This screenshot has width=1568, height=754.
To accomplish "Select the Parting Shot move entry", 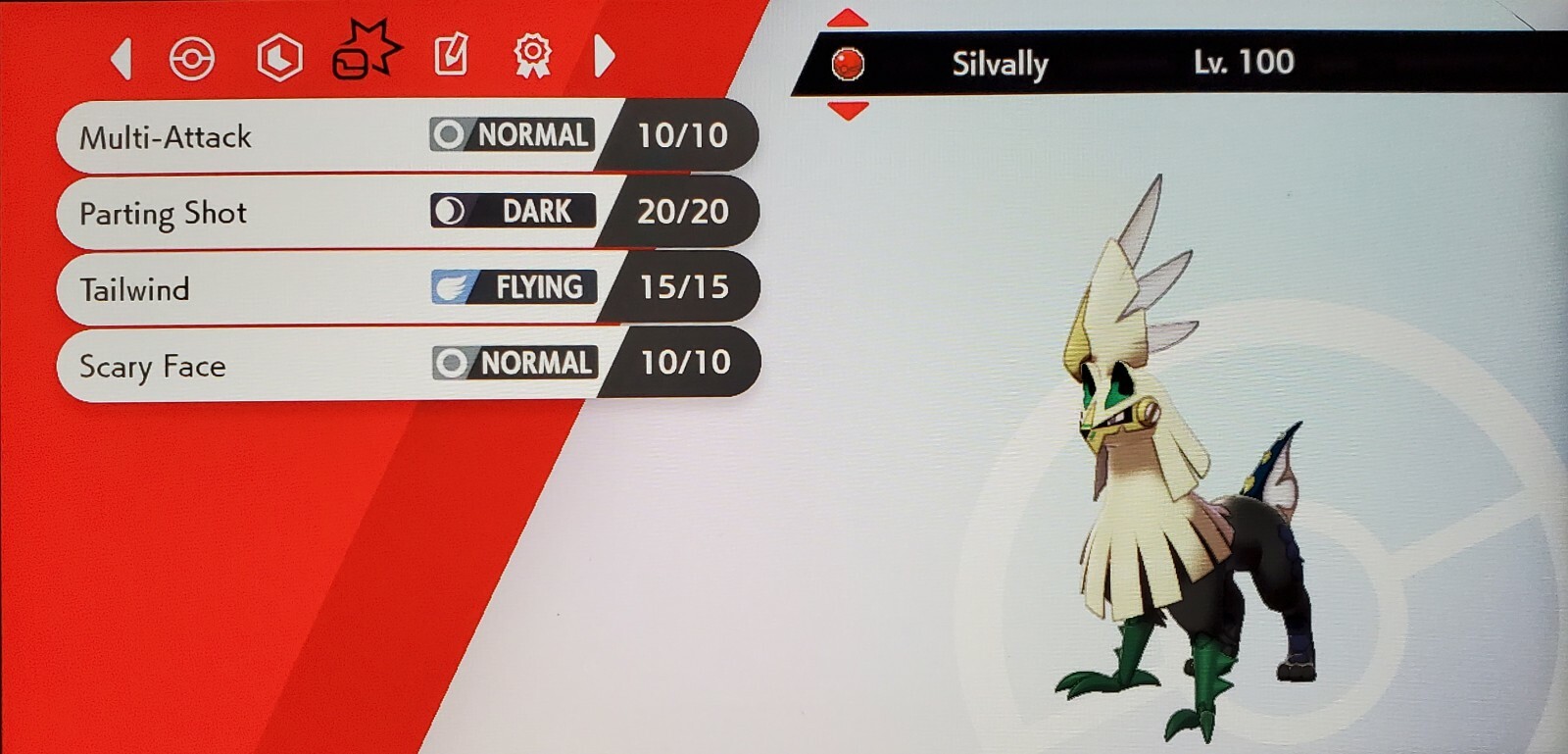I will (x=164, y=213).
